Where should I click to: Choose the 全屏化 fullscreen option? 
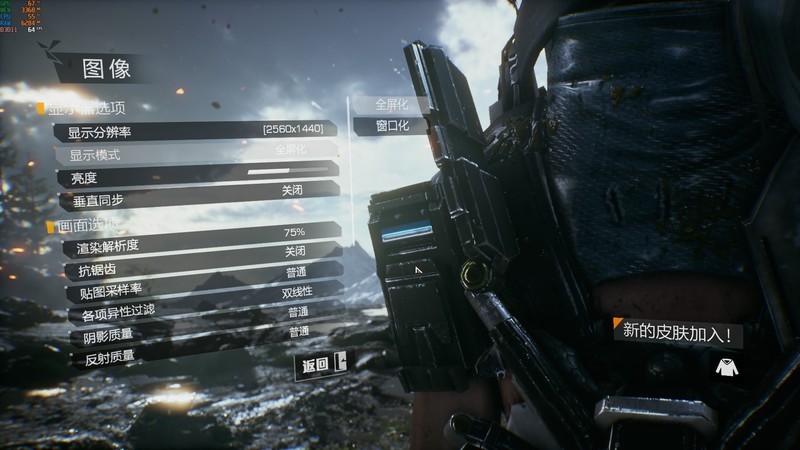click(391, 104)
